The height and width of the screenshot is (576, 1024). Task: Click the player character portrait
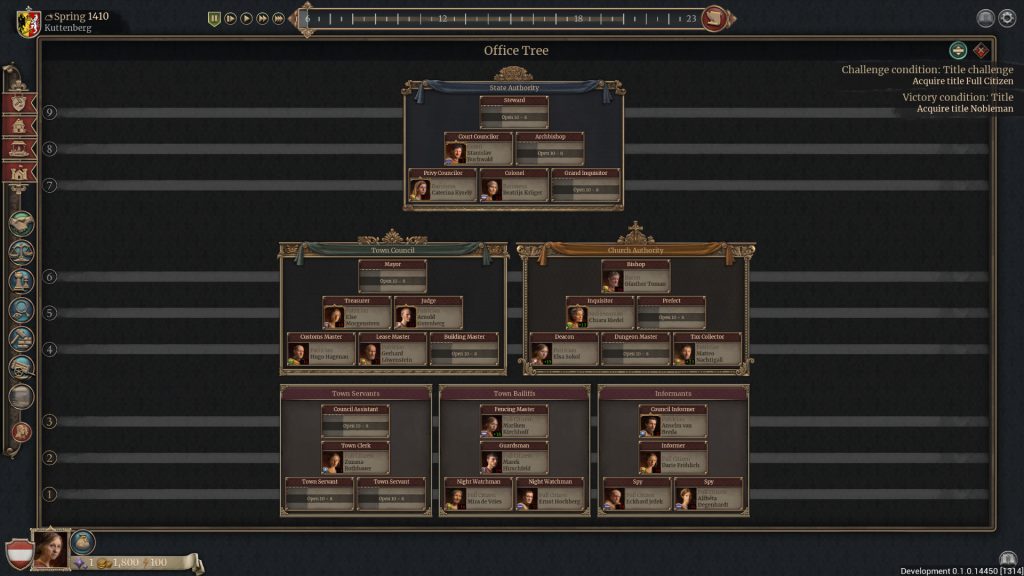[52, 548]
